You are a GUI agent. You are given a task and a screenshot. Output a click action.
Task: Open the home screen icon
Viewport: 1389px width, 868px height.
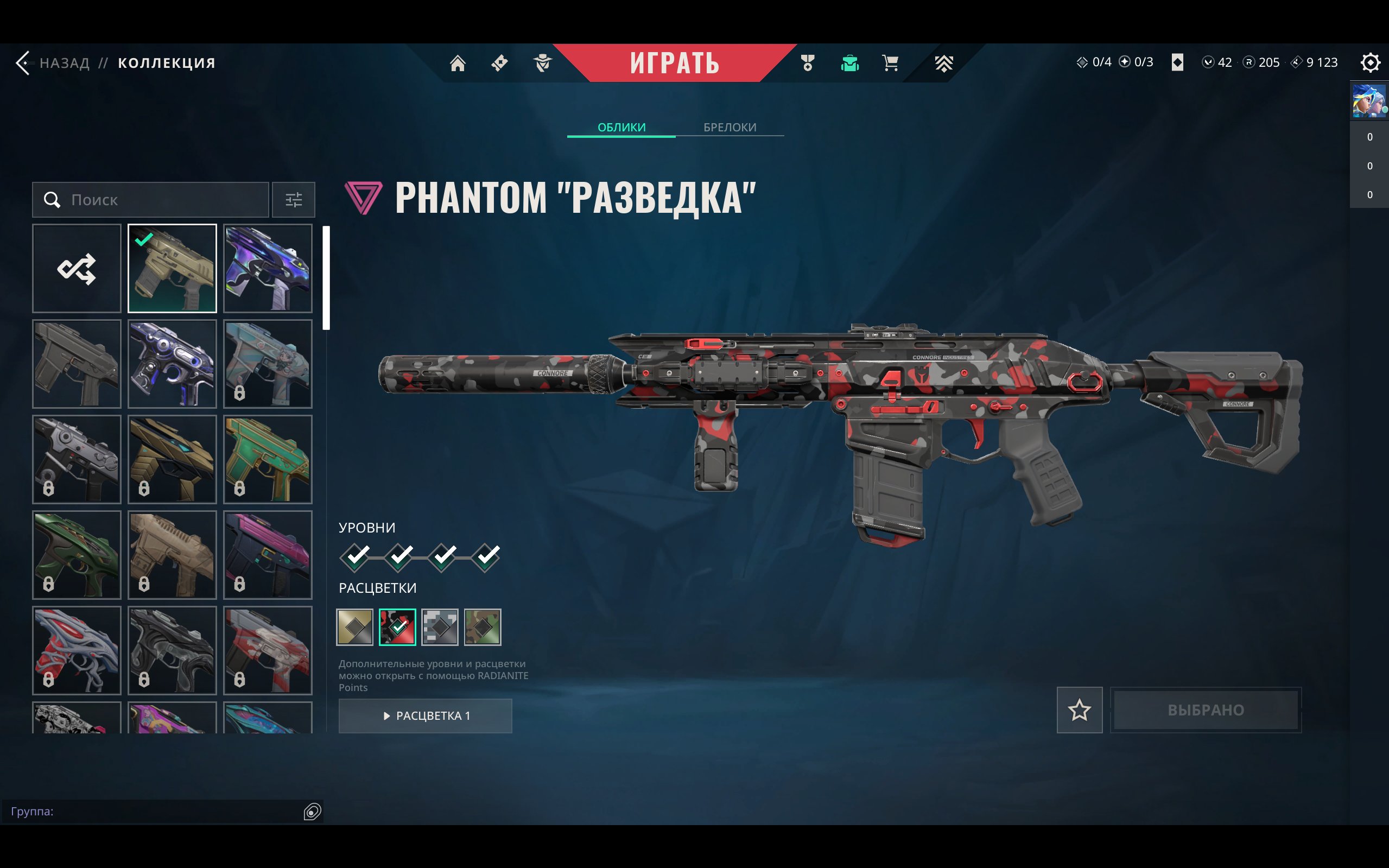[x=458, y=62]
